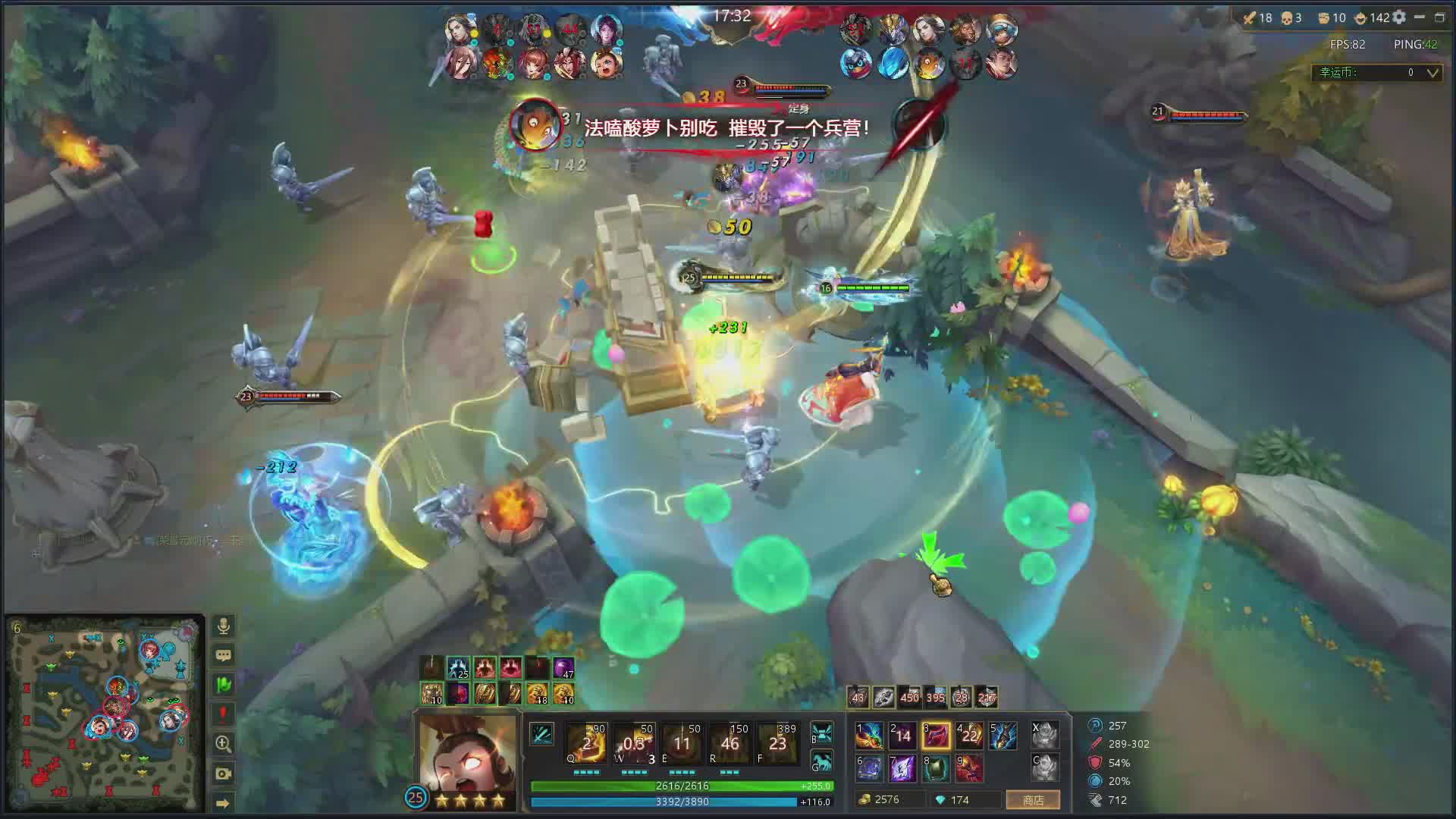Viewport: 1456px width, 819px height.
Task: Activate the Q ability icon
Action: click(x=586, y=743)
